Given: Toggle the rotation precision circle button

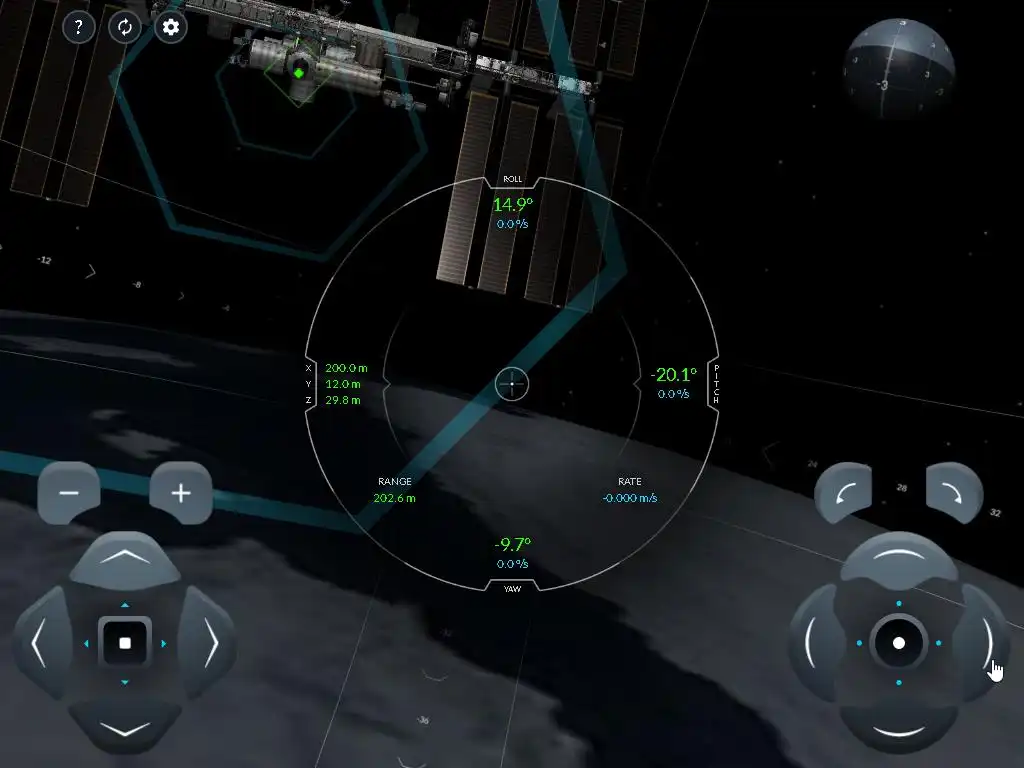Looking at the screenshot, I should pyautogui.click(x=898, y=643).
